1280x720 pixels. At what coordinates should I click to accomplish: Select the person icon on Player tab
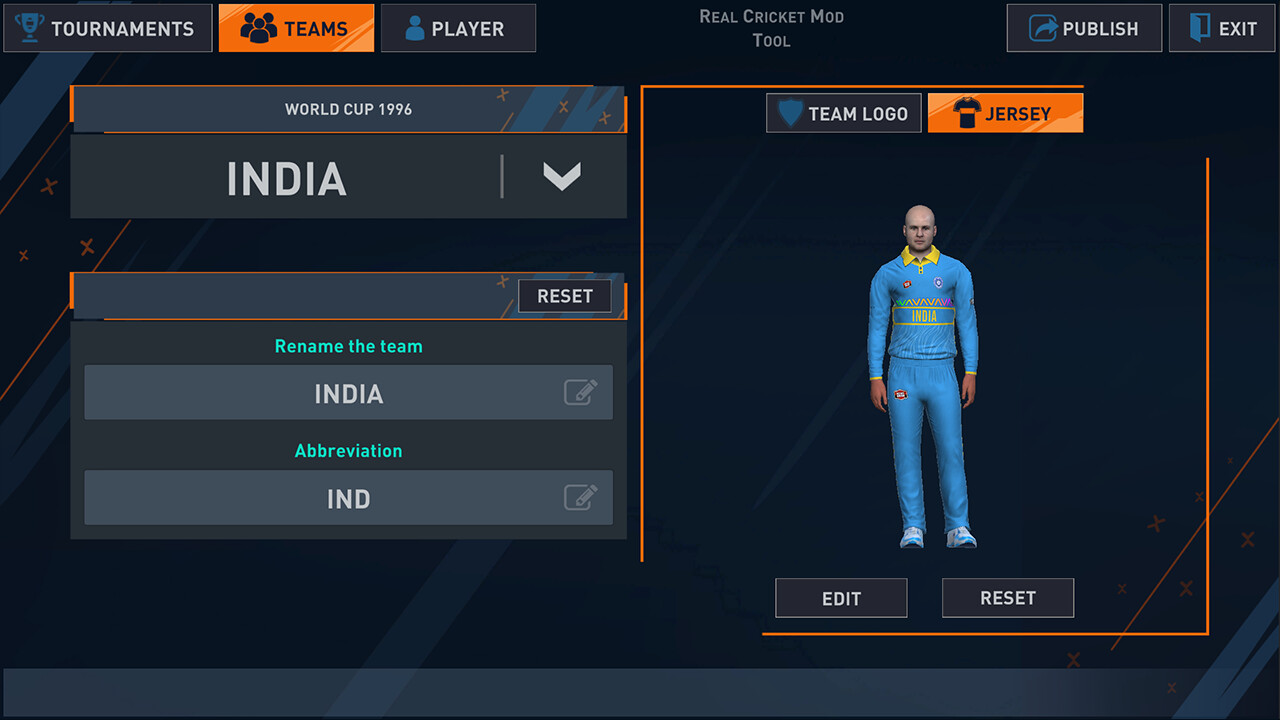click(416, 28)
